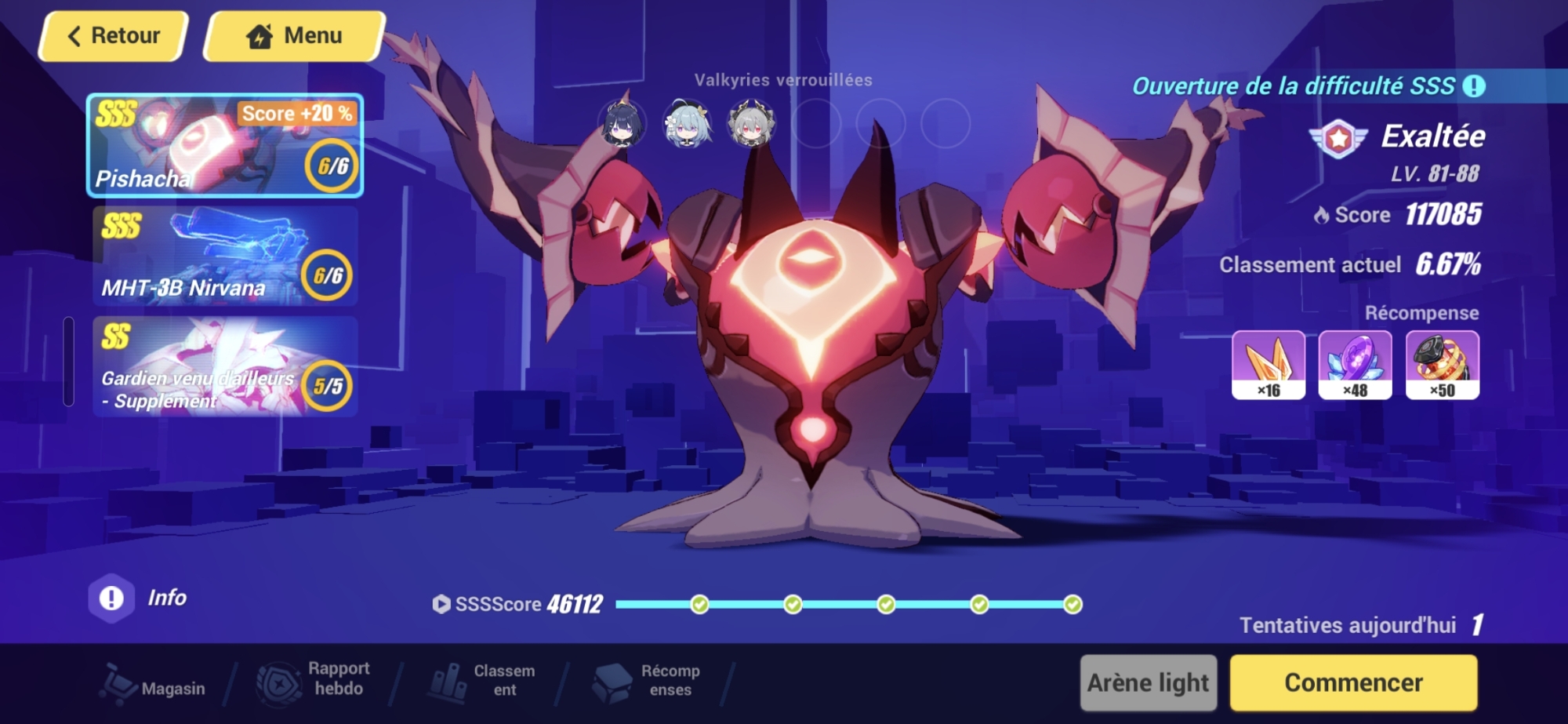Select the blue-haired locked Valkyrie portrait
This screenshot has width=1568, height=724.
(x=688, y=124)
